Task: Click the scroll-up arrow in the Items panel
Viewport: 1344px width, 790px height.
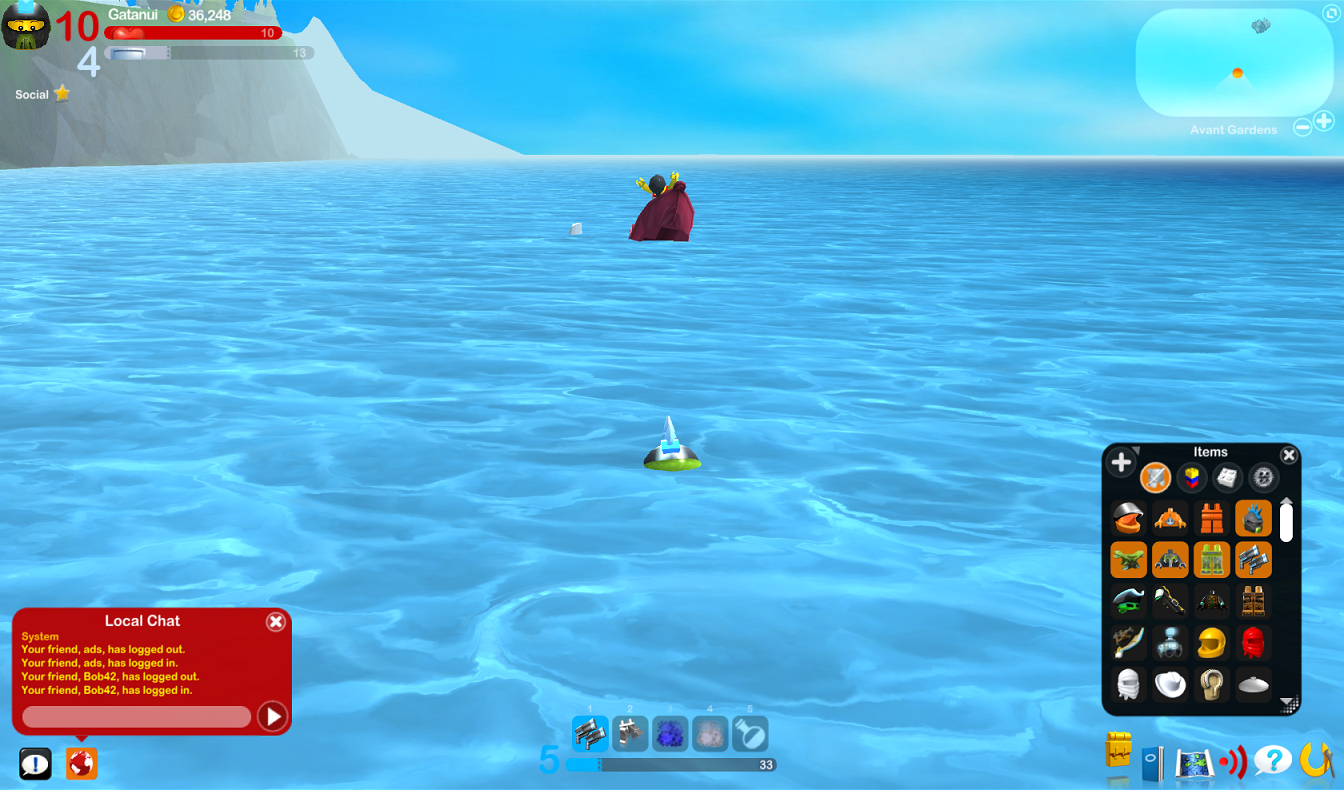Action: (1287, 502)
